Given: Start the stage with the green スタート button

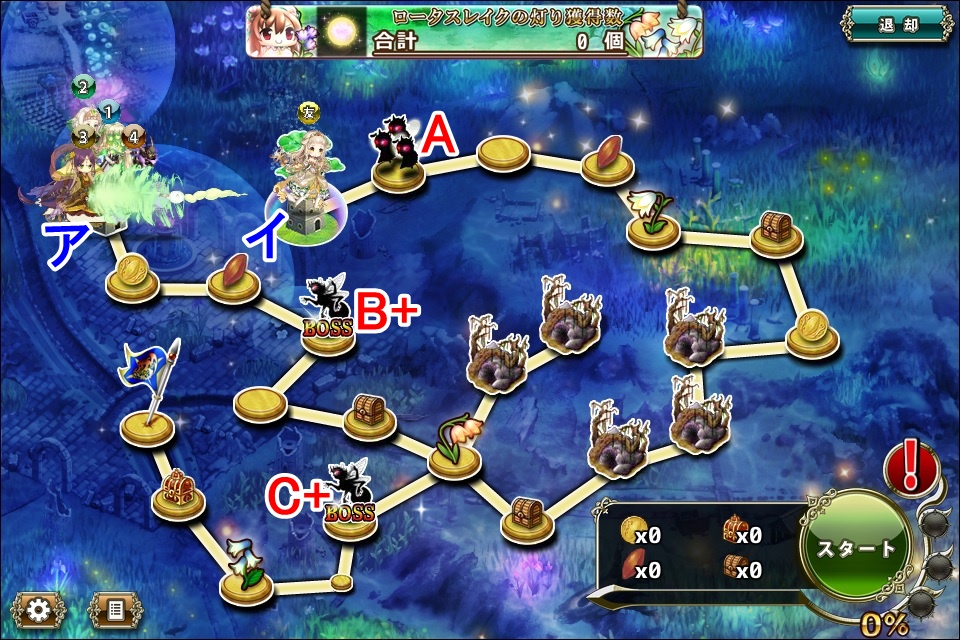Looking at the screenshot, I should click(x=857, y=548).
